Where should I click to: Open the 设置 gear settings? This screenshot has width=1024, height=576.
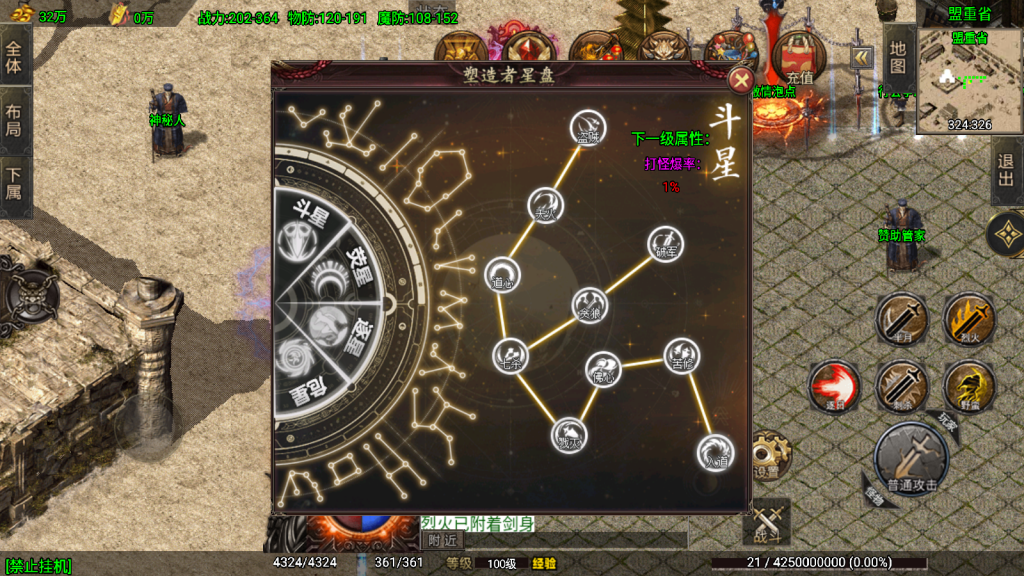coord(768,456)
